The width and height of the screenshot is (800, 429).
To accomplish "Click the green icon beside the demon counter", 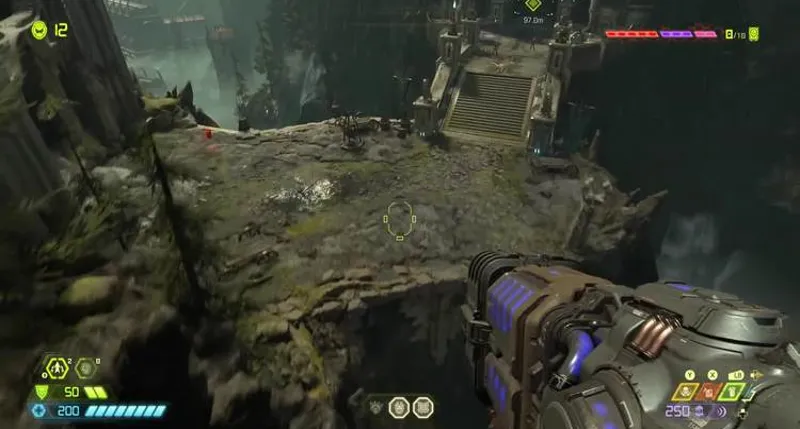I will click(x=754, y=34).
